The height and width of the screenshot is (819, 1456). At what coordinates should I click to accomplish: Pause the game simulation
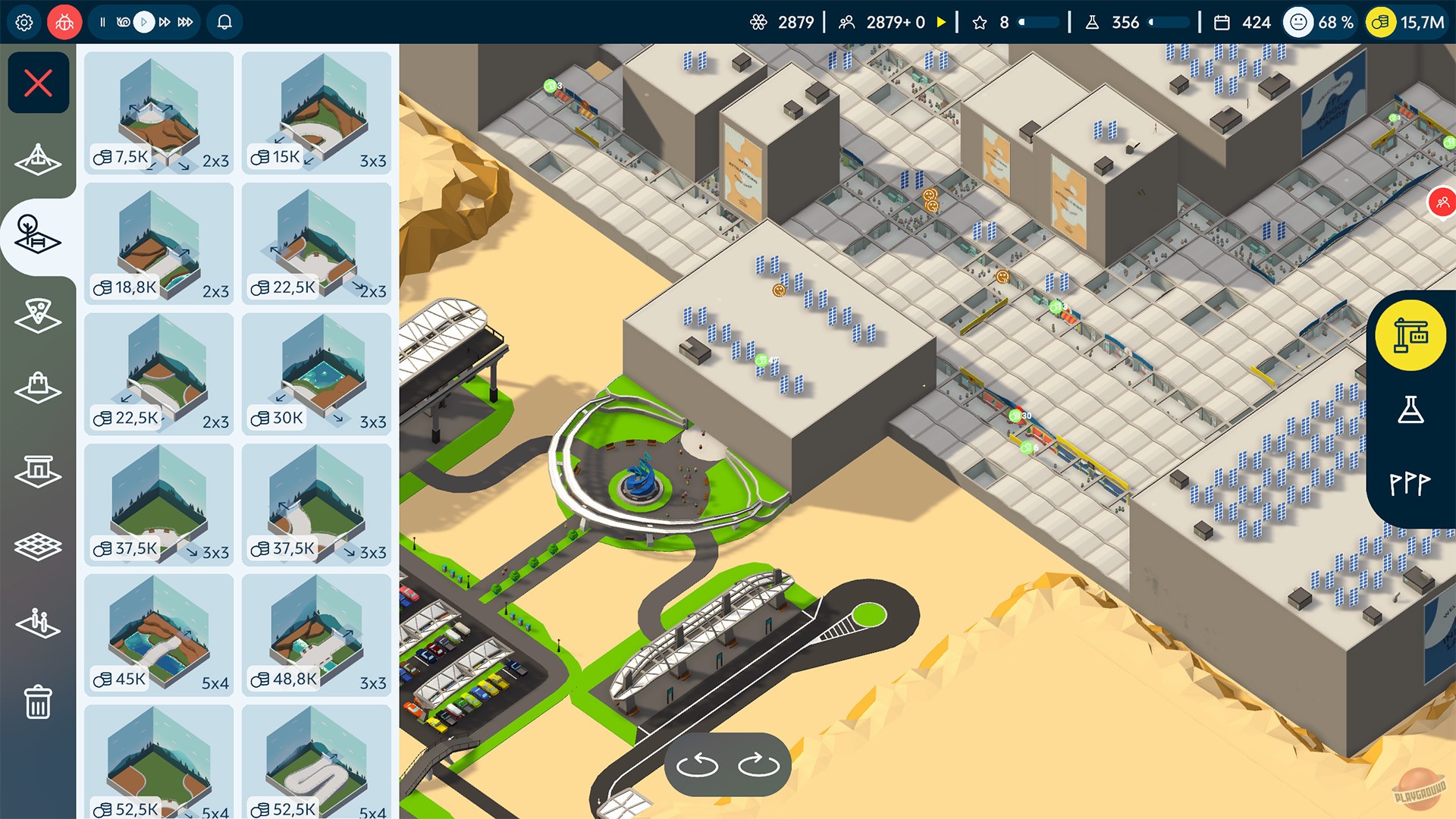tap(103, 22)
